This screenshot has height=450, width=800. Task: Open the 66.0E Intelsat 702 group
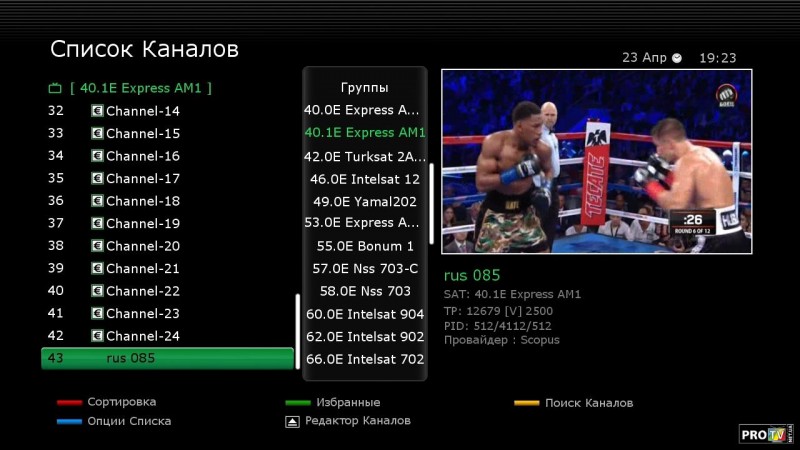tap(364, 359)
